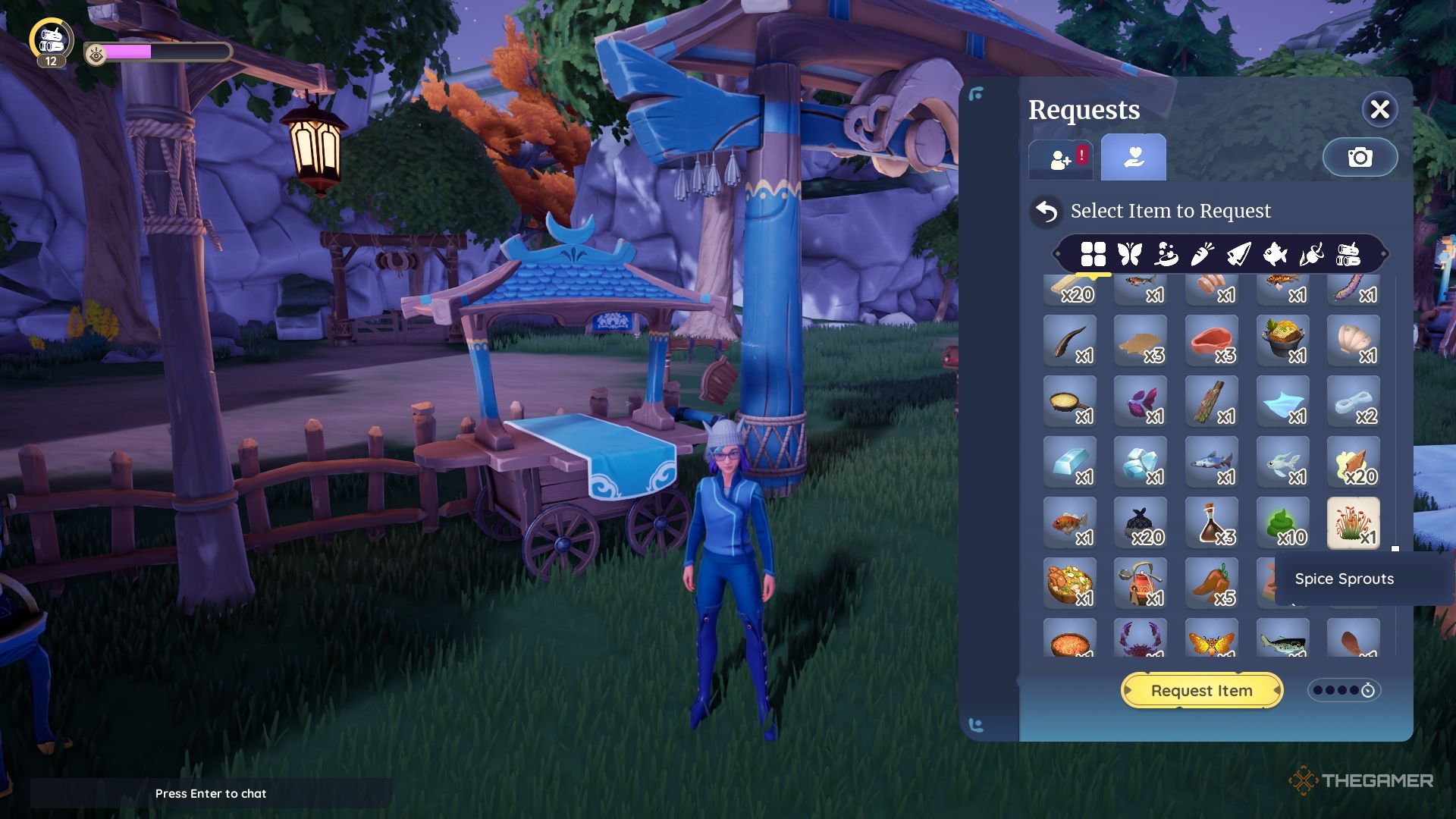Choose the raw red meat slot
The width and height of the screenshot is (1456, 819).
(x=1211, y=340)
